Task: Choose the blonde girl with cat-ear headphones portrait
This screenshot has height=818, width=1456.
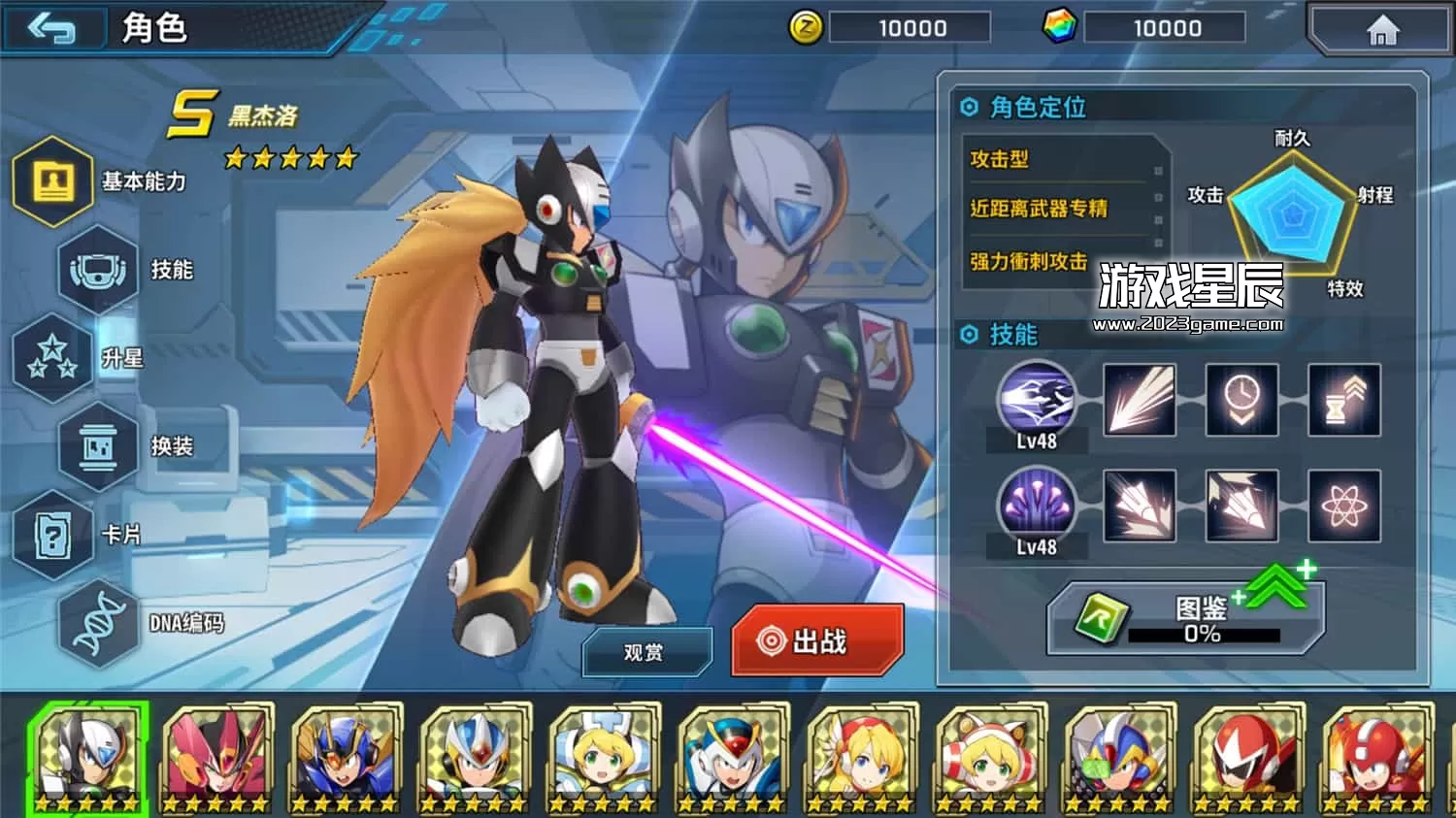Action: [x=988, y=758]
